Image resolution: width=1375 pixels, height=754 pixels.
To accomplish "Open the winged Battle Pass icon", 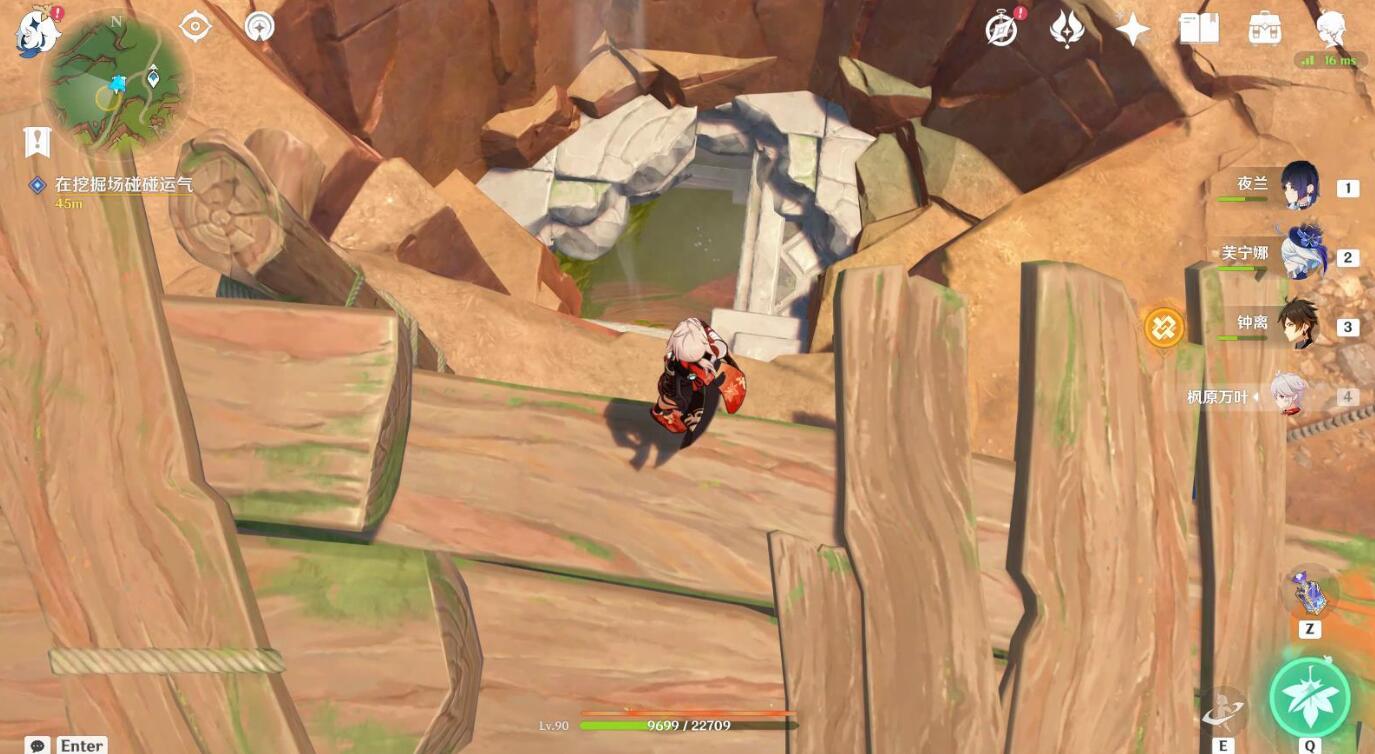I will [1067, 29].
